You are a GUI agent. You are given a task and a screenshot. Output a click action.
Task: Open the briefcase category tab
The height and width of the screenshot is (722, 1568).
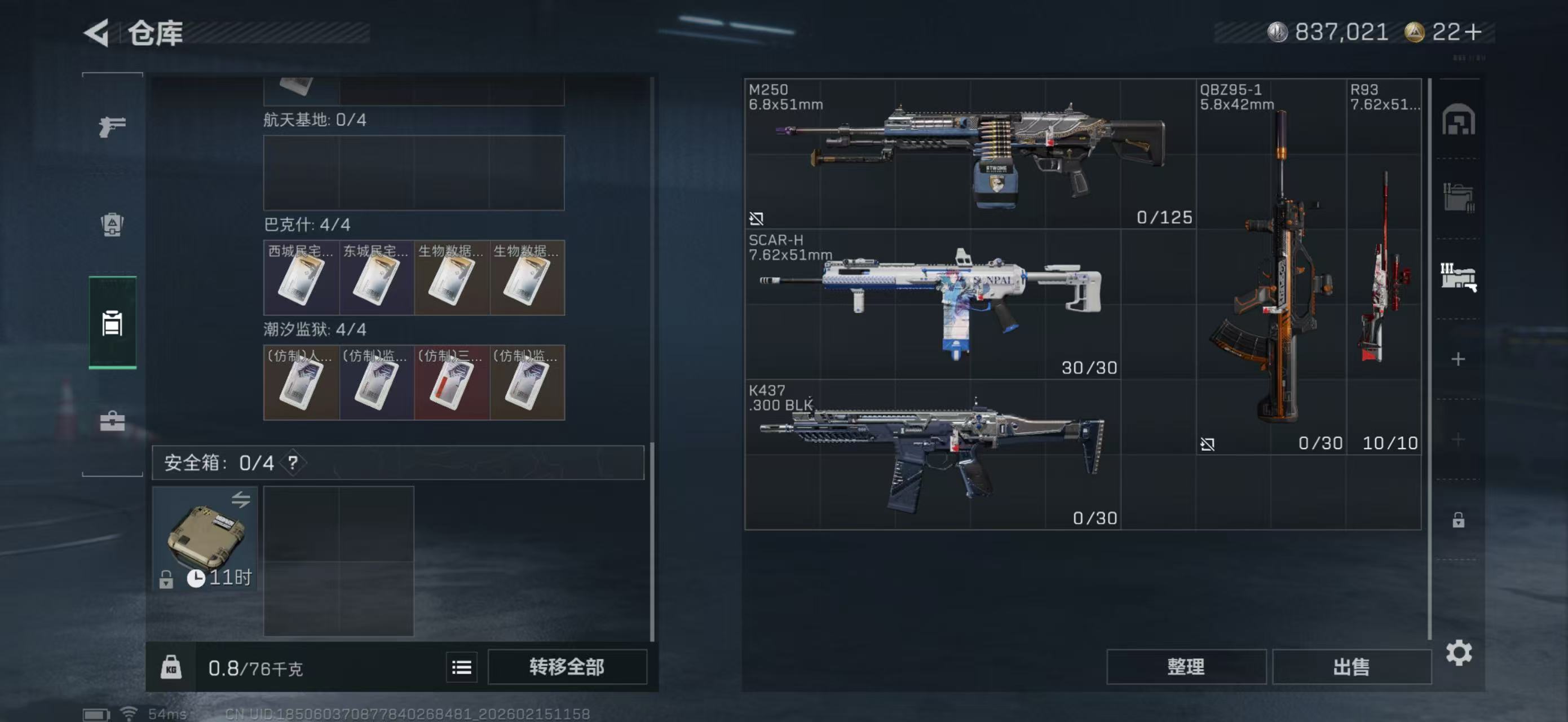pos(113,421)
